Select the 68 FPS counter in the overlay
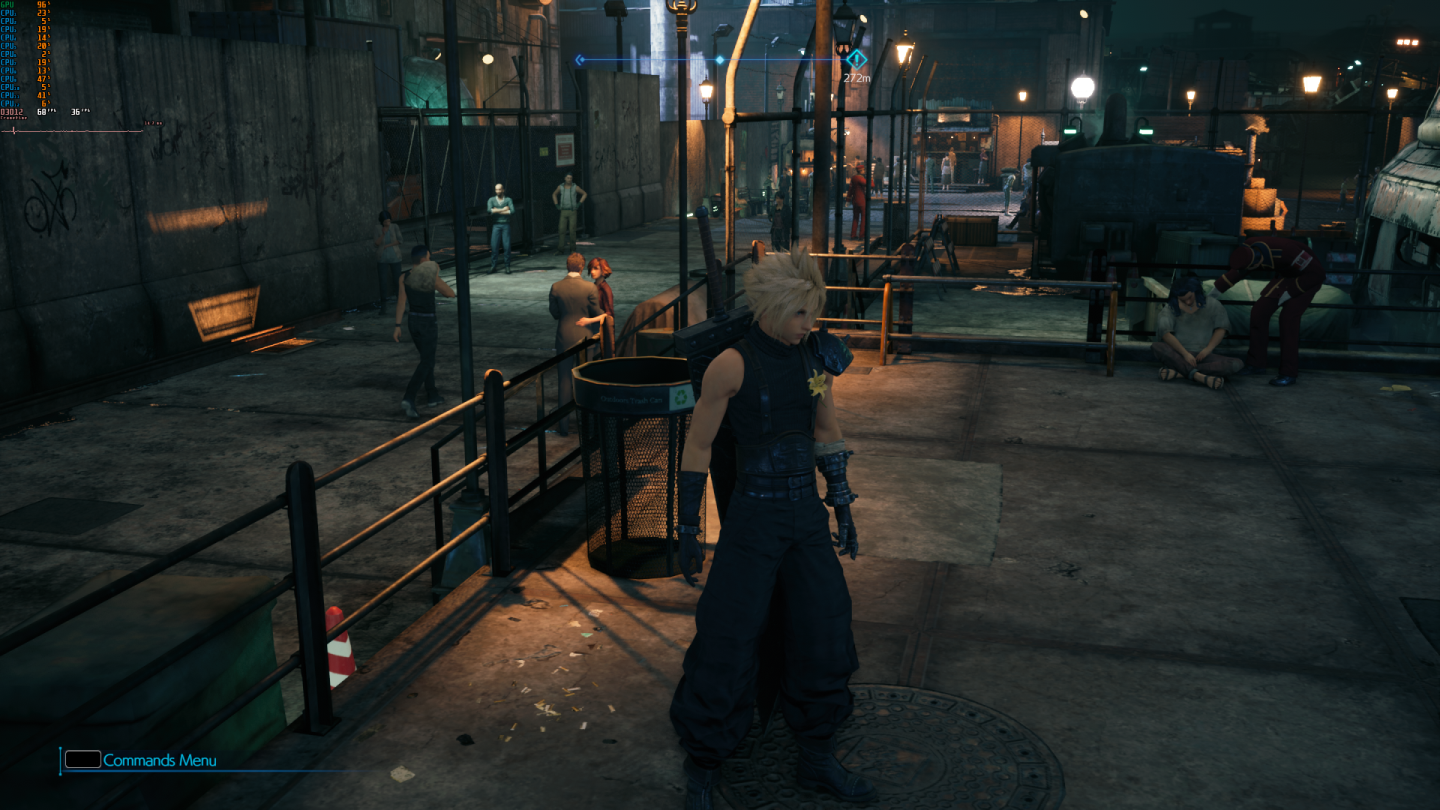Screen dimensions: 1440x810 [43, 112]
